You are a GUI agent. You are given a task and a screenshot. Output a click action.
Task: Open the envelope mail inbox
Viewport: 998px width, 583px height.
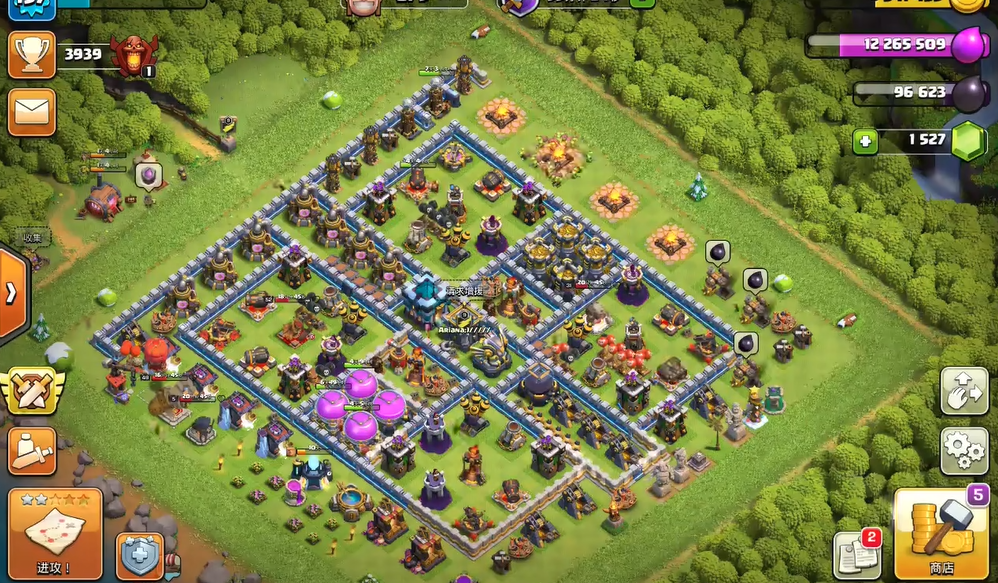coord(31,112)
